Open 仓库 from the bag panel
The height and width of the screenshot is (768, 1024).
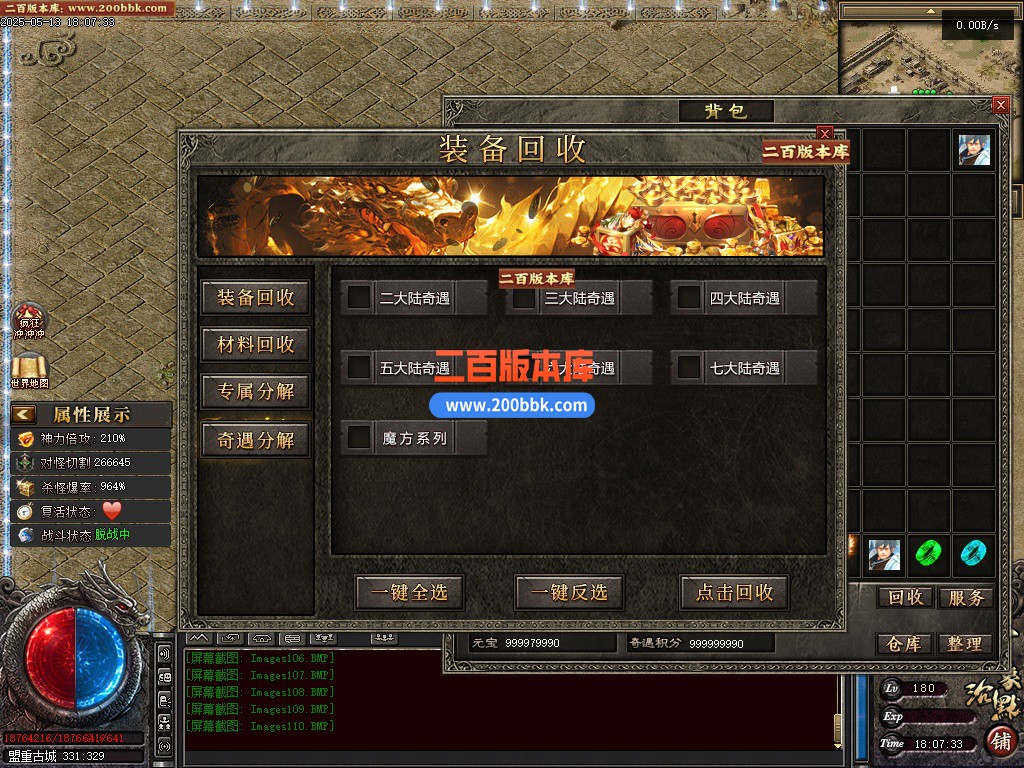[x=905, y=644]
